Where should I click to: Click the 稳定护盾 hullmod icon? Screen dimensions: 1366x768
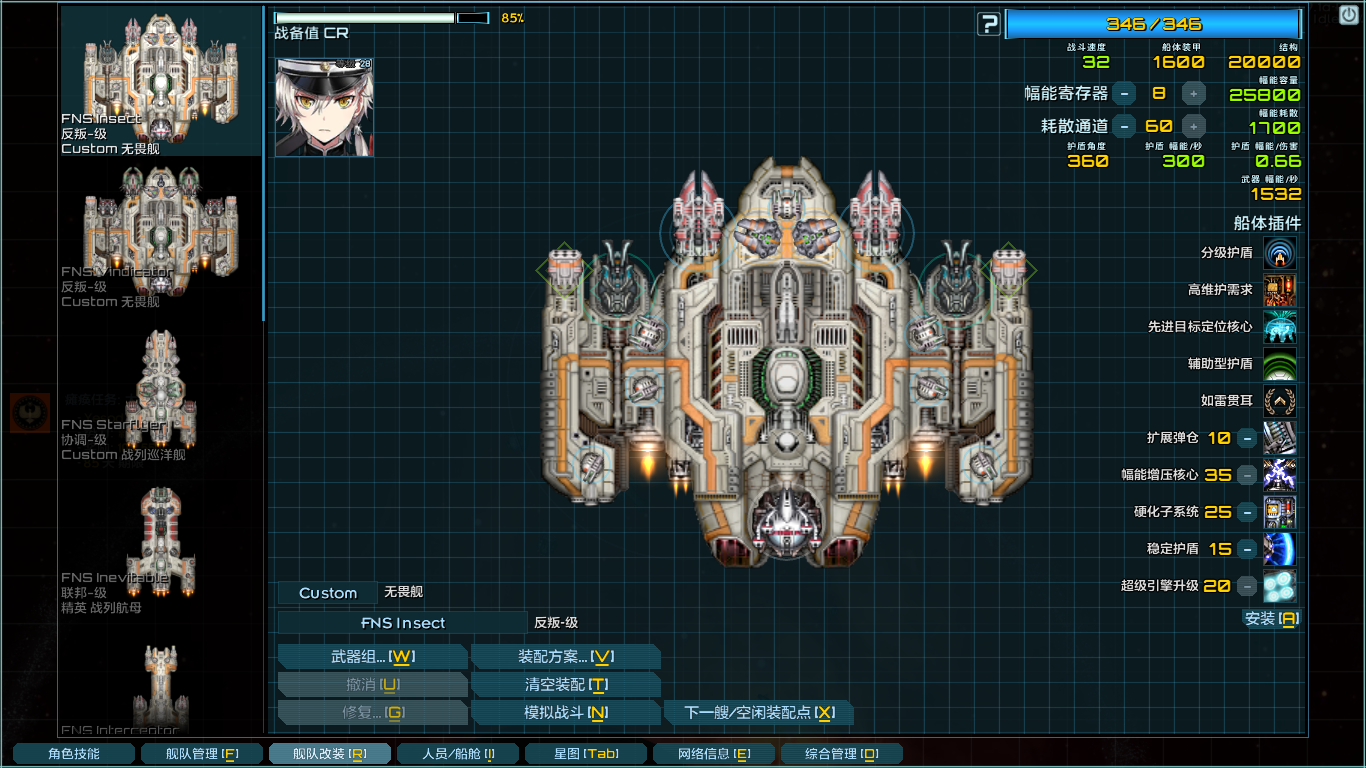point(1280,549)
